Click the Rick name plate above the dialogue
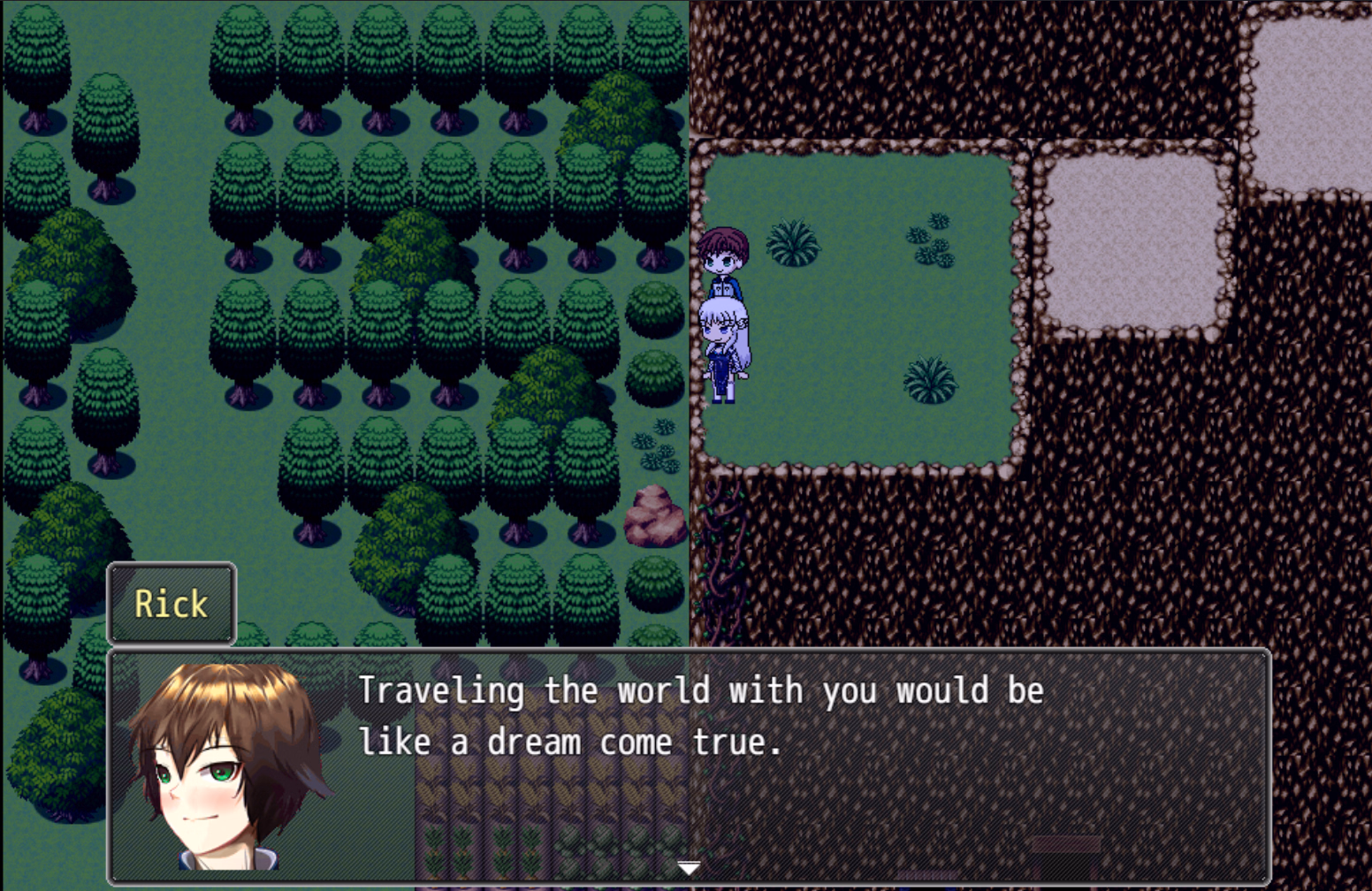The height and width of the screenshot is (891, 1372). click(x=171, y=604)
